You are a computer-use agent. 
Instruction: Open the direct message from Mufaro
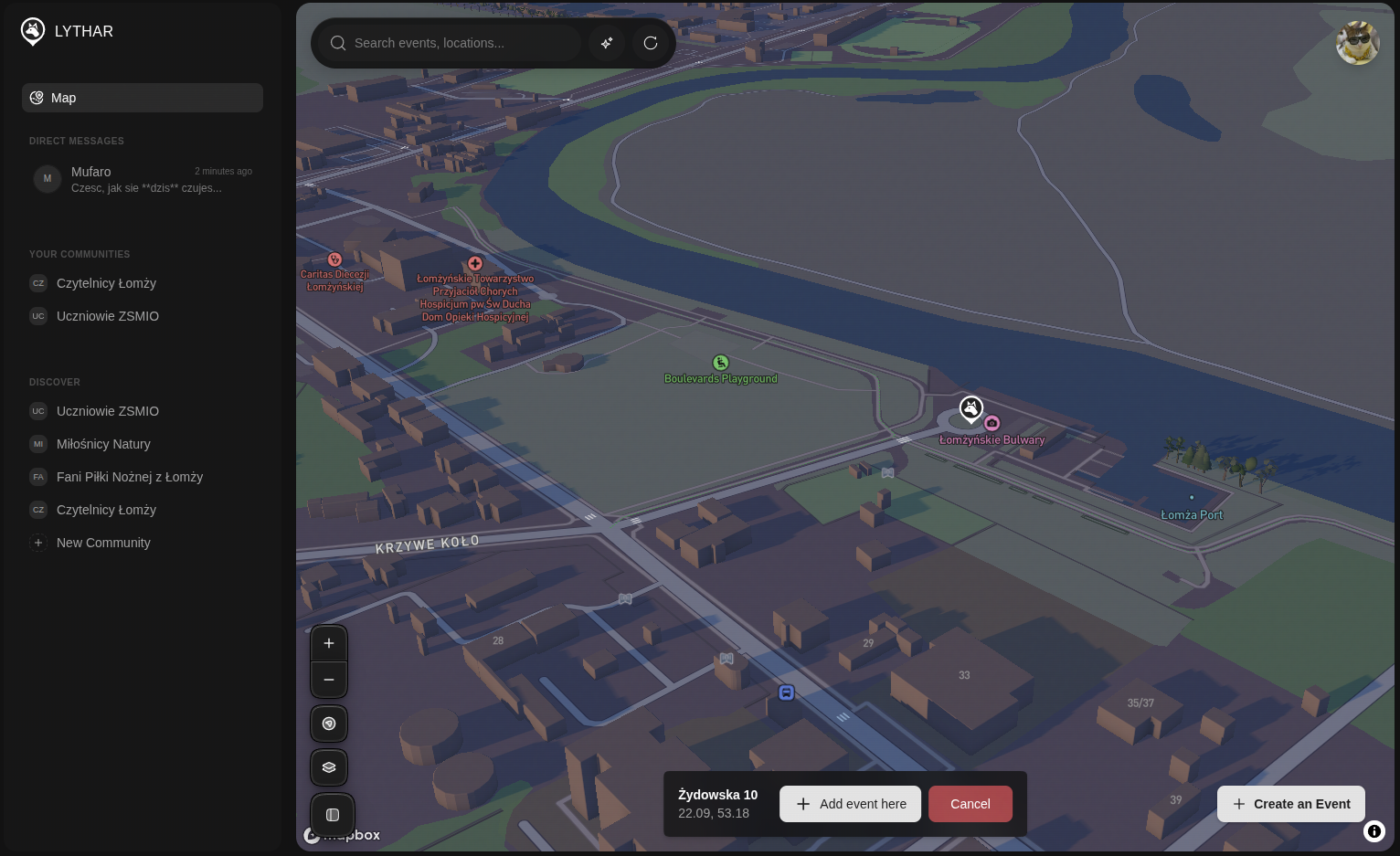coord(142,179)
